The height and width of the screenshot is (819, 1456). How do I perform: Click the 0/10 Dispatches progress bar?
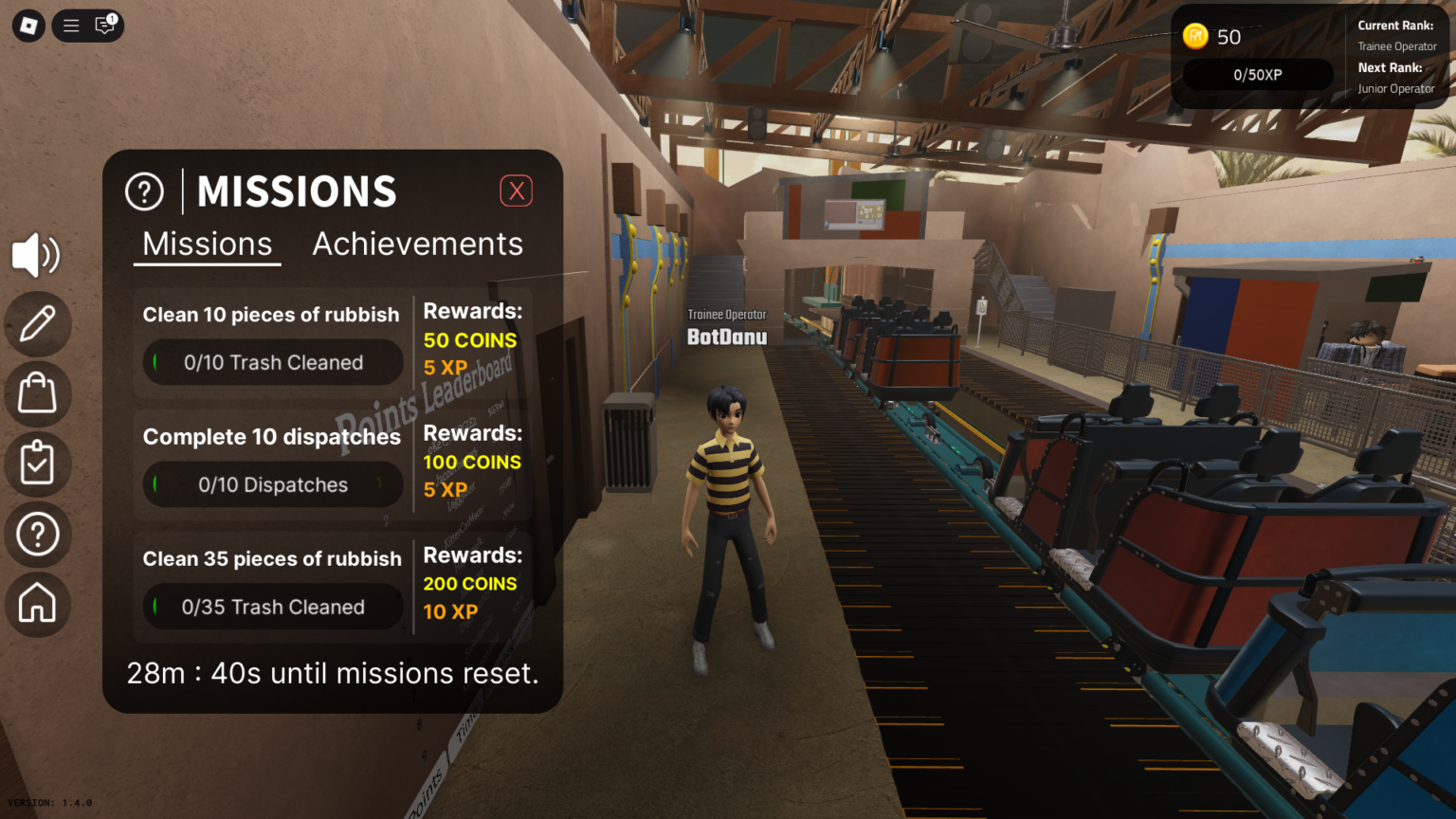point(272,484)
